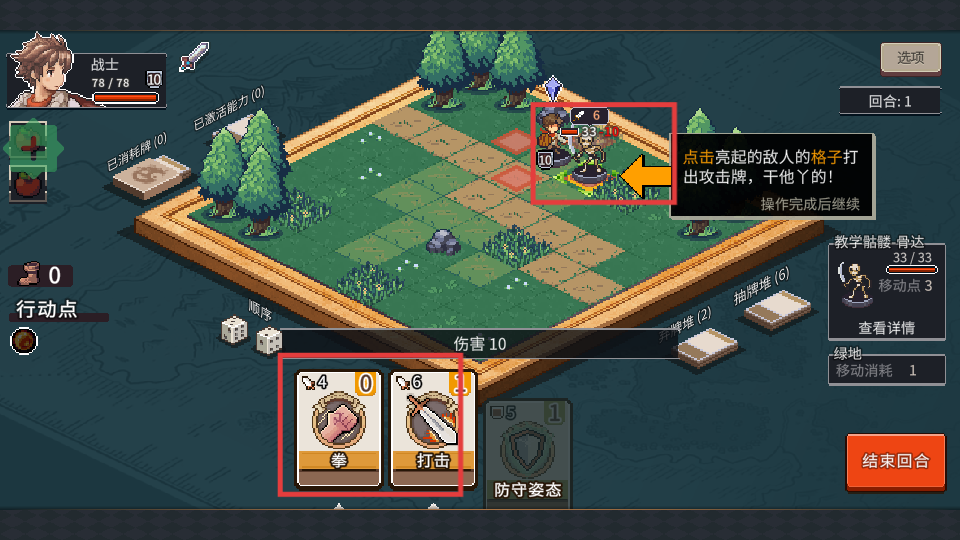Screen dimensions: 960x540
Task: View enemy details via 查看详情
Action: click(x=885, y=327)
